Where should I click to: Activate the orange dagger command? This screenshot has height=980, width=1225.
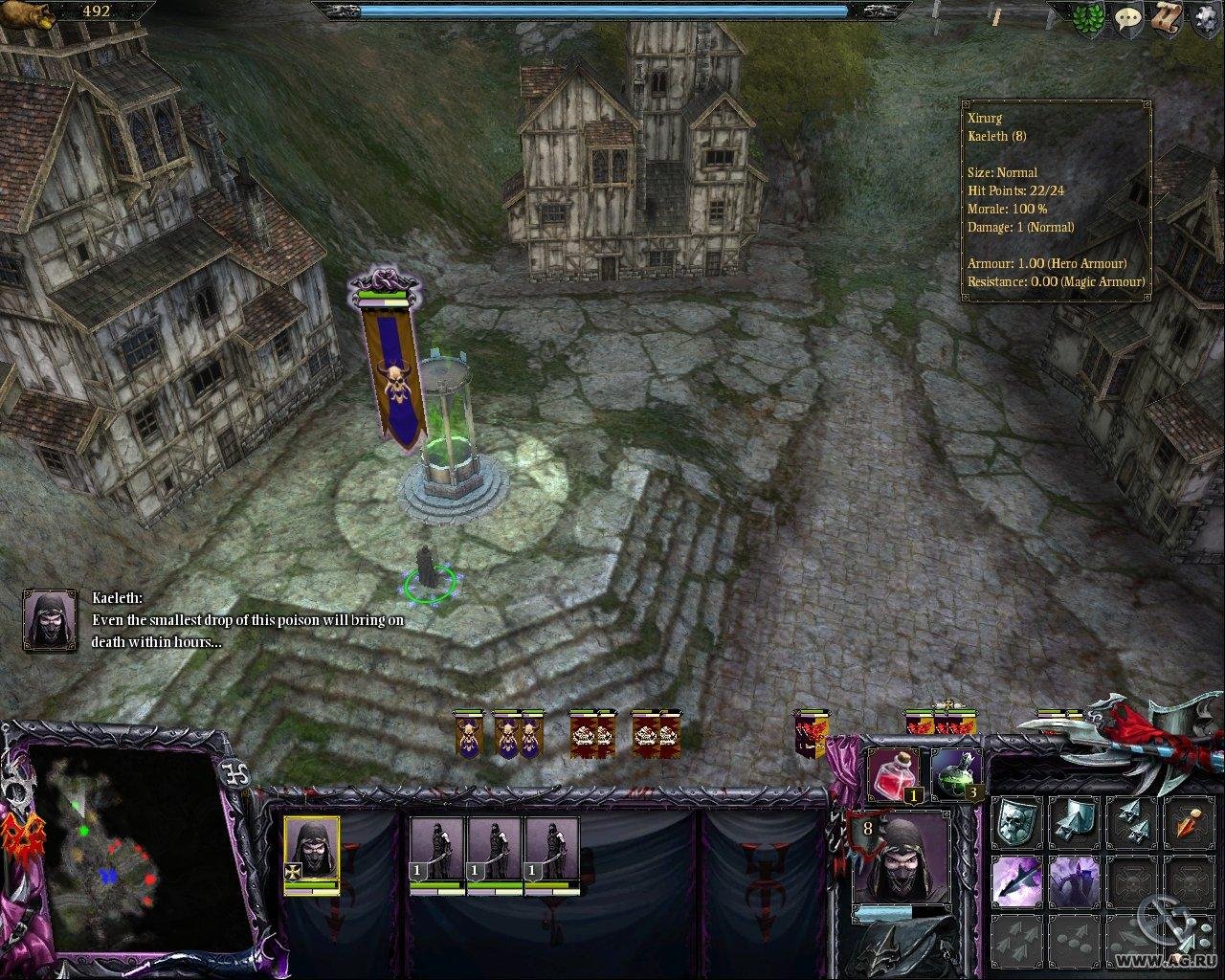pyautogui.click(x=1188, y=821)
